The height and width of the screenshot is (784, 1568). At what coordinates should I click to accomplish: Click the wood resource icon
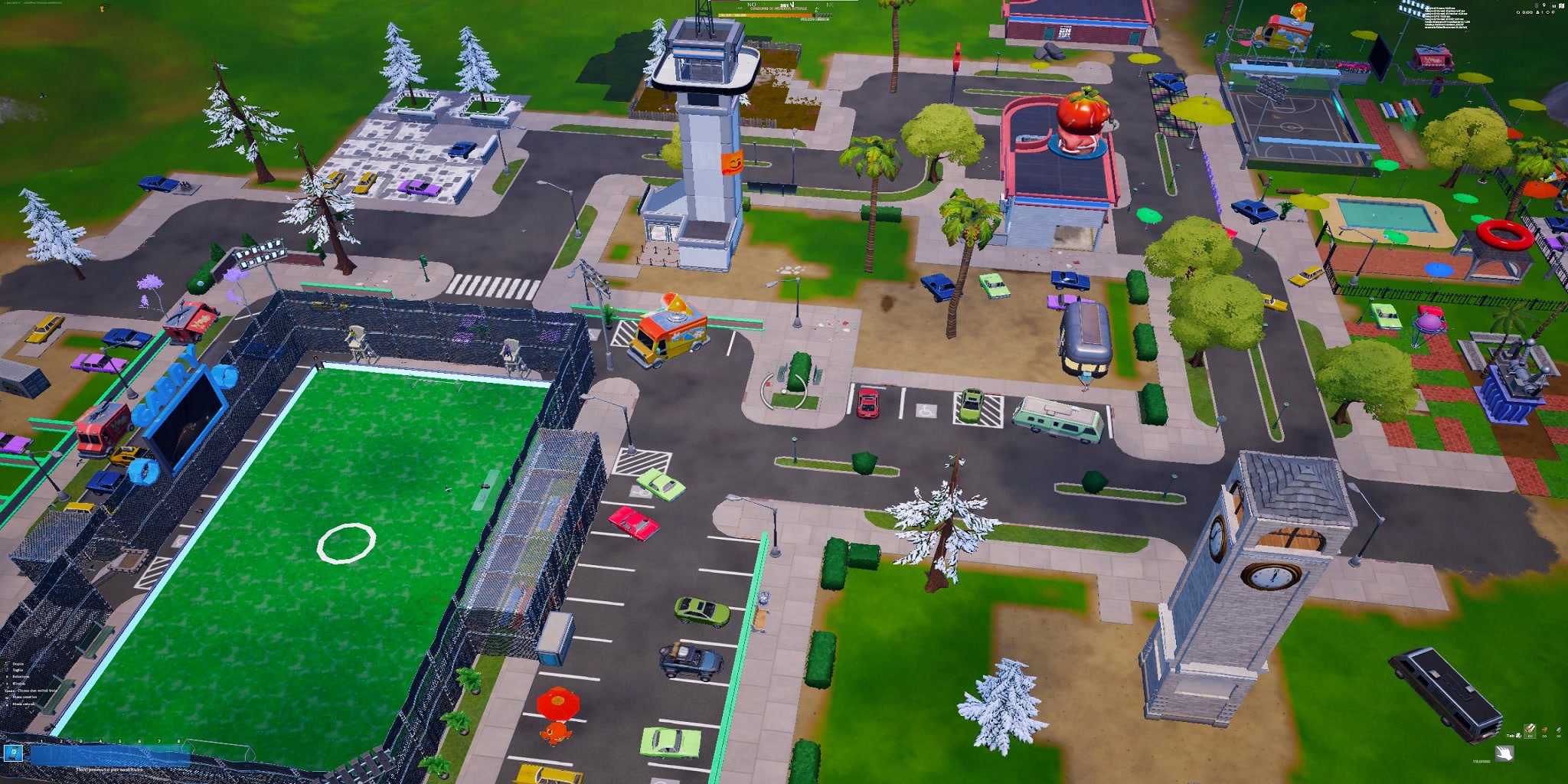(x=1530, y=730)
